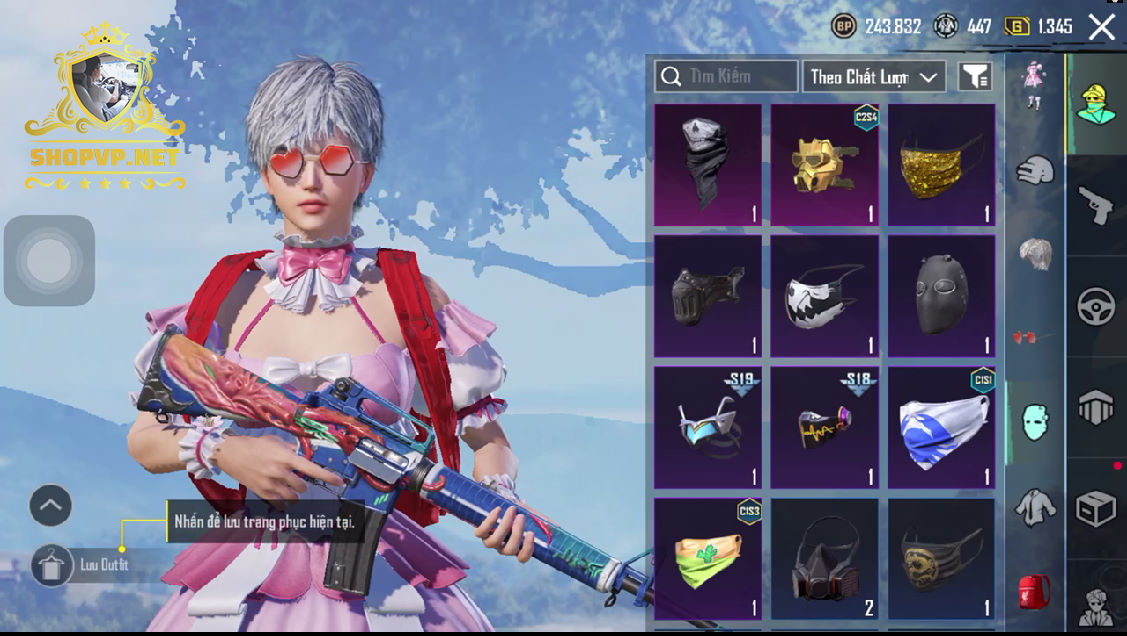Open the filter funnel button
This screenshot has height=636, width=1127.
(x=975, y=76)
